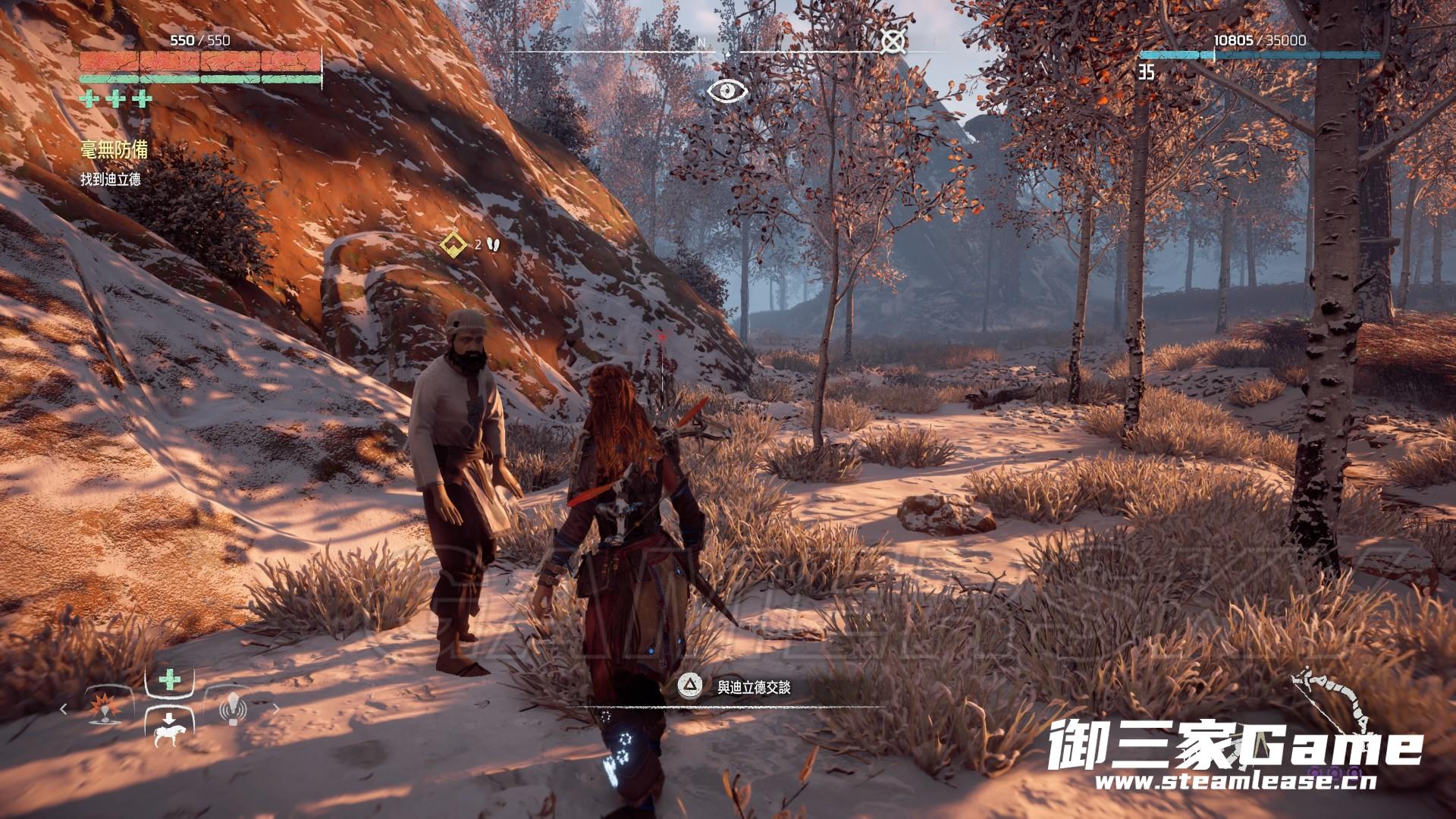Image resolution: width=1456 pixels, height=819 pixels.
Task: Select the green cross healing slot
Action: (x=170, y=680)
